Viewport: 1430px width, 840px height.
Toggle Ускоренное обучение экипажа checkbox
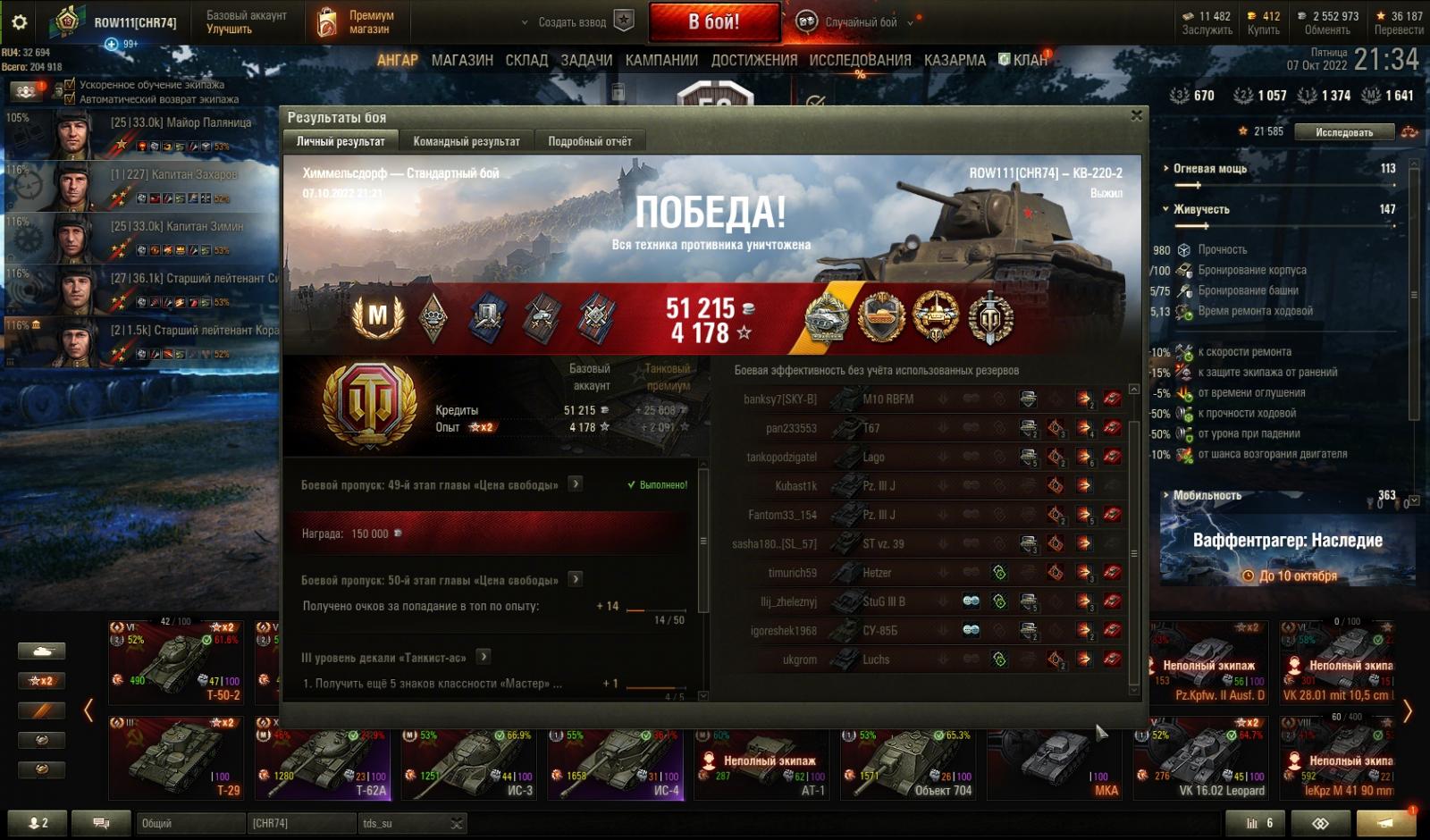pos(70,85)
